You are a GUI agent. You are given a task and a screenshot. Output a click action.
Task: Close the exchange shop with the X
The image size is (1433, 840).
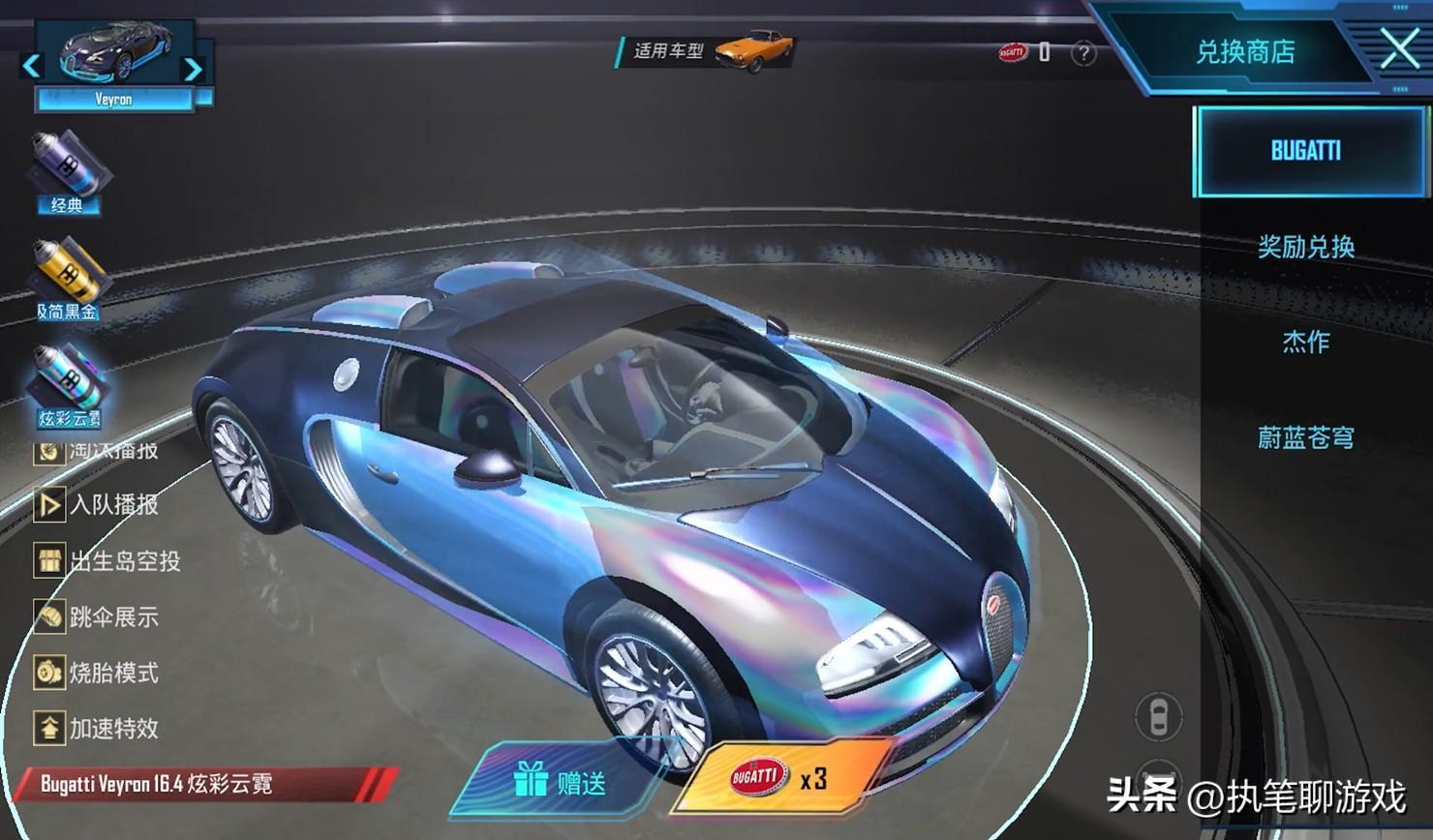[1399, 48]
